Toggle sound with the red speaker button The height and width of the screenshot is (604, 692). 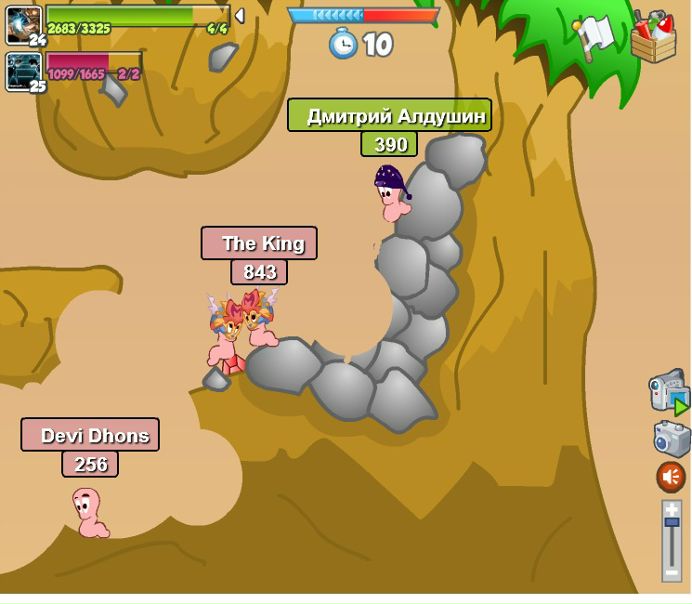[x=671, y=477]
